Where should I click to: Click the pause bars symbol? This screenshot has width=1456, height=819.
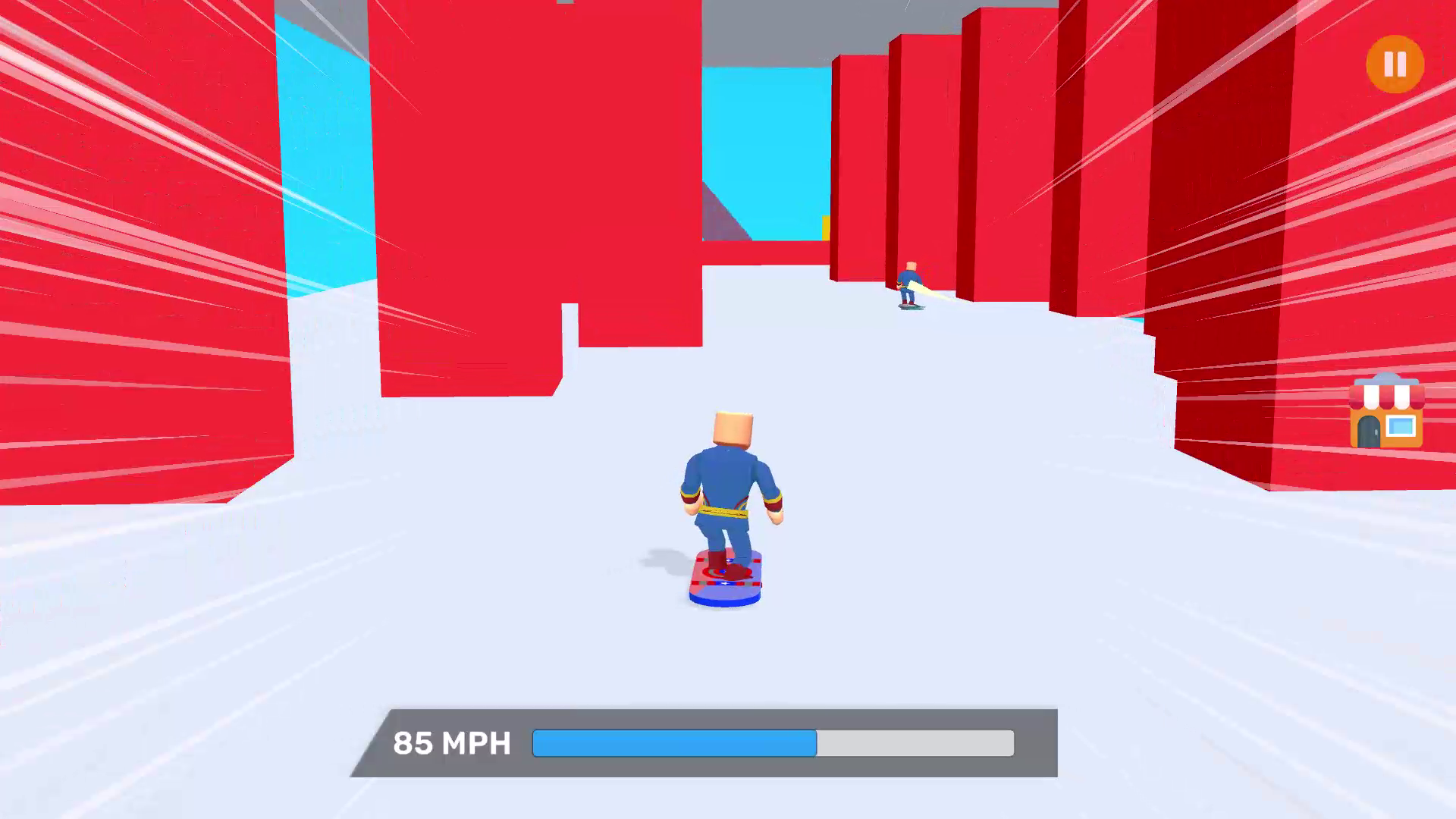pyautogui.click(x=1394, y=65)
